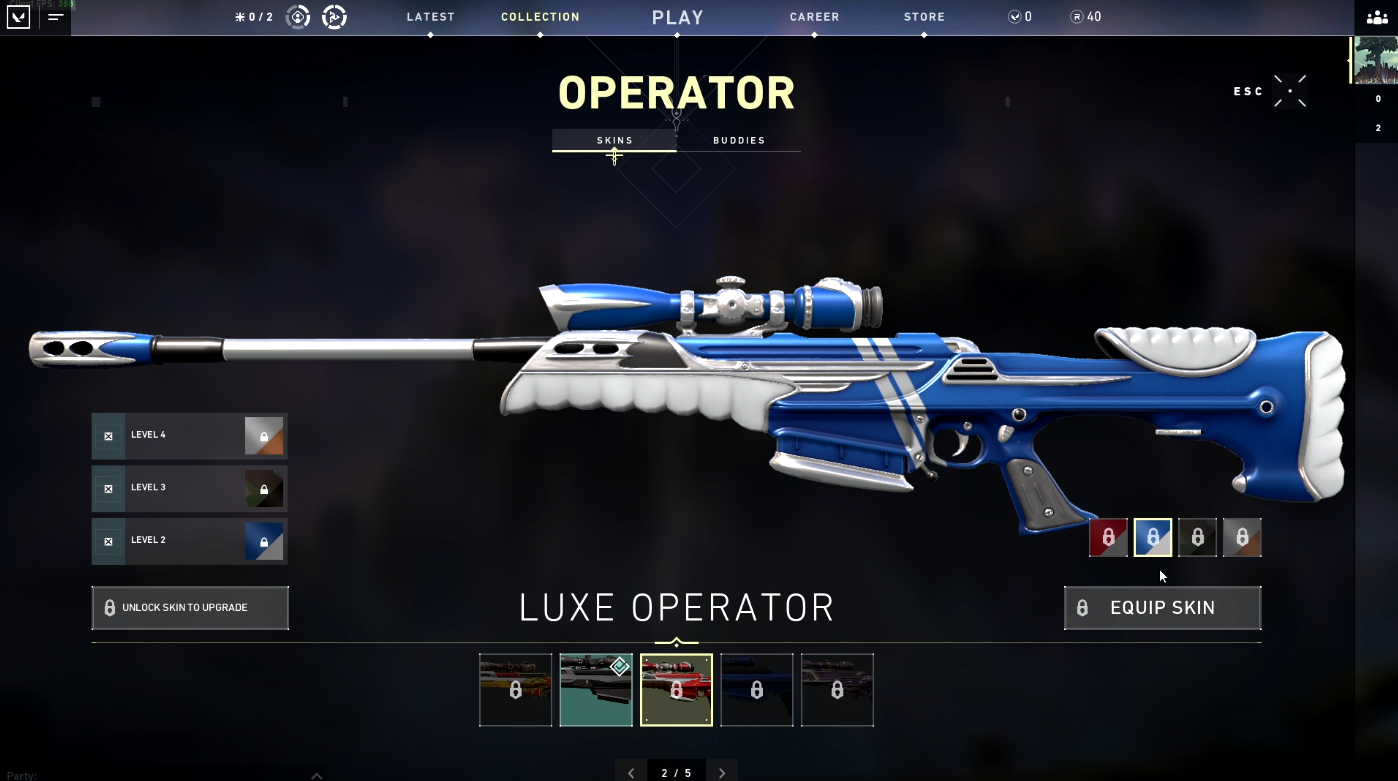1398x781 pixels.
Task: Switch to the BUDDIES tab
Action: click(x=739, y=140)
